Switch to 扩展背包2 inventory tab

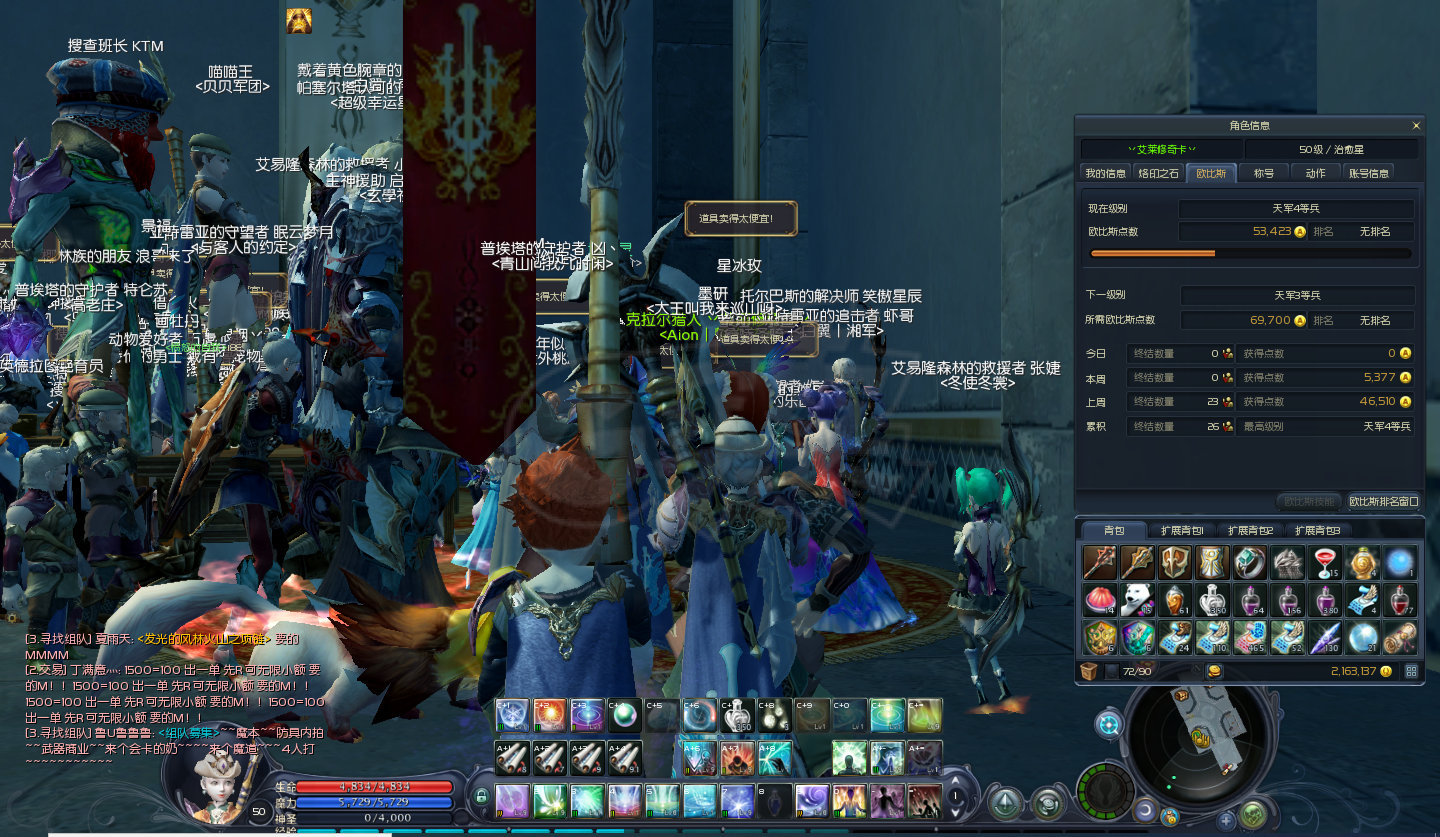point(1250,530)
